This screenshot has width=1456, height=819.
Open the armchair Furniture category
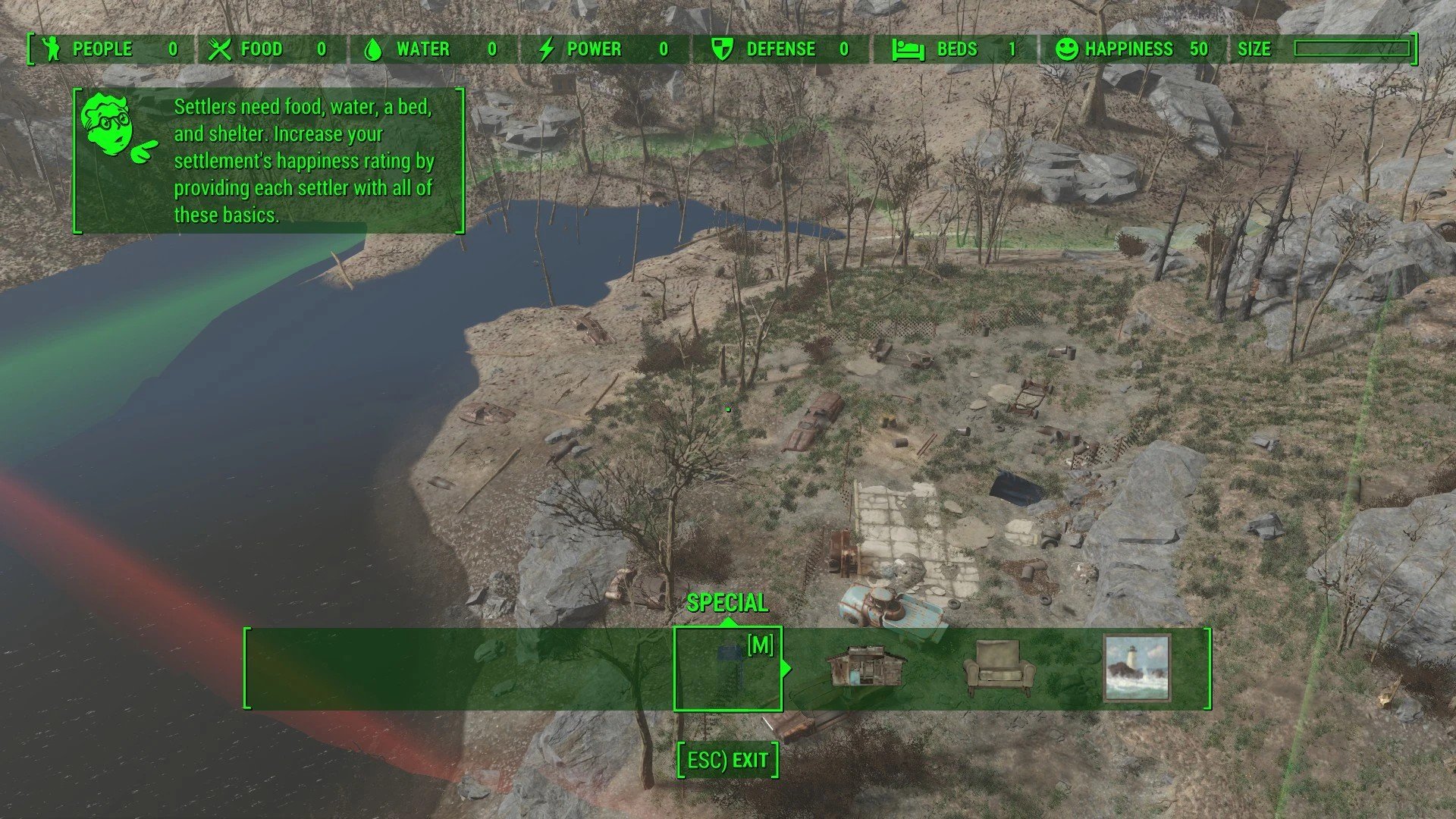pyautogui.click(x=999, y=668)
